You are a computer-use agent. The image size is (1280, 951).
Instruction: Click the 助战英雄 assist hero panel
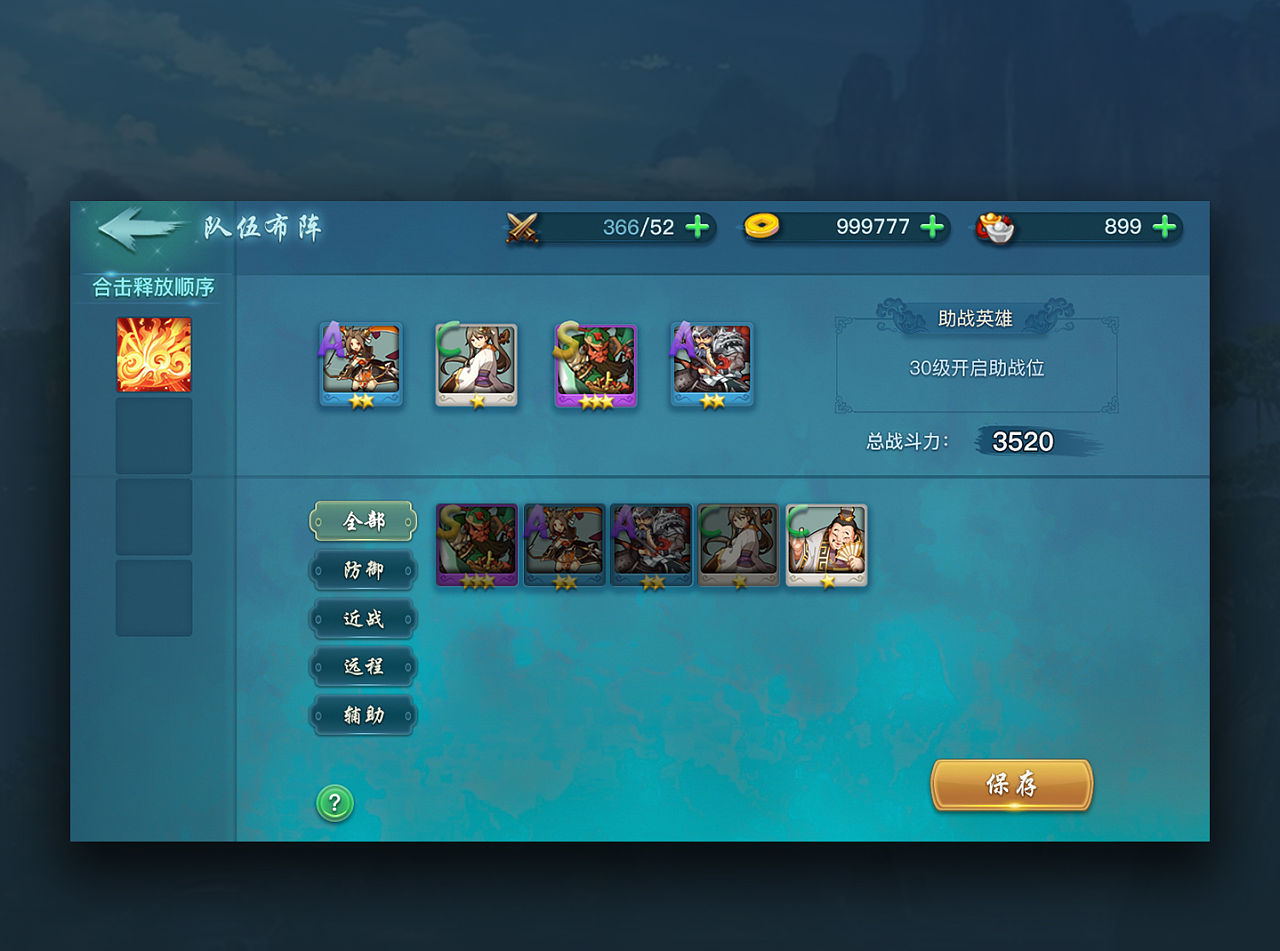(976, 366)
